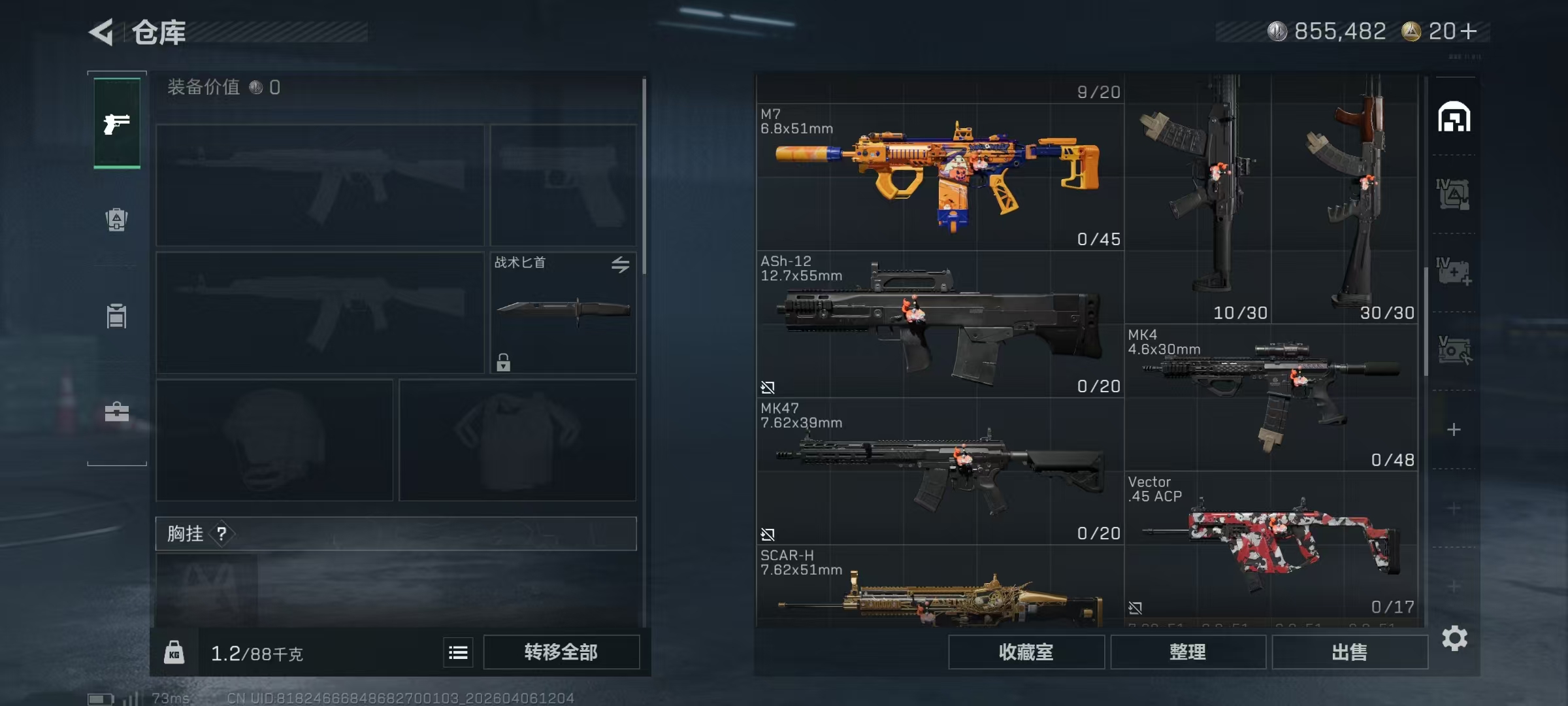
Task: Choose the red camo Vector
Action: point(1271,544)
